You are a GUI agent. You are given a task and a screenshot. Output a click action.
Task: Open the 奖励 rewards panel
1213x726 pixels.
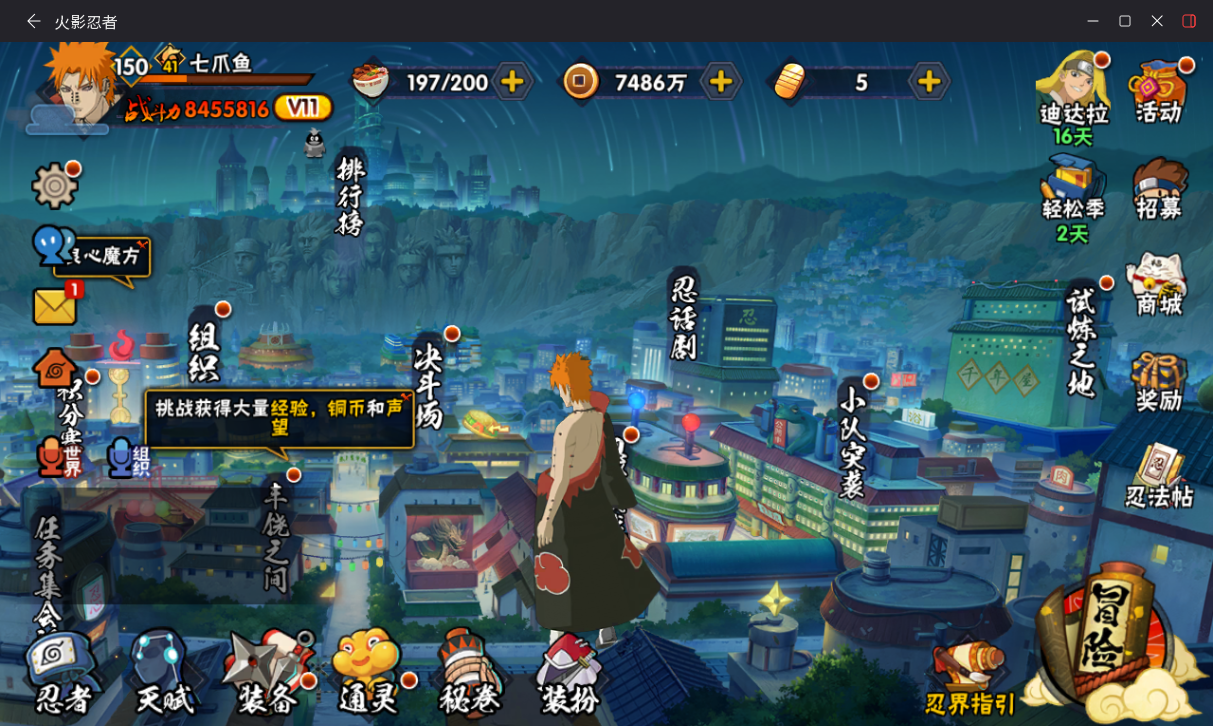pos(1158,381)
